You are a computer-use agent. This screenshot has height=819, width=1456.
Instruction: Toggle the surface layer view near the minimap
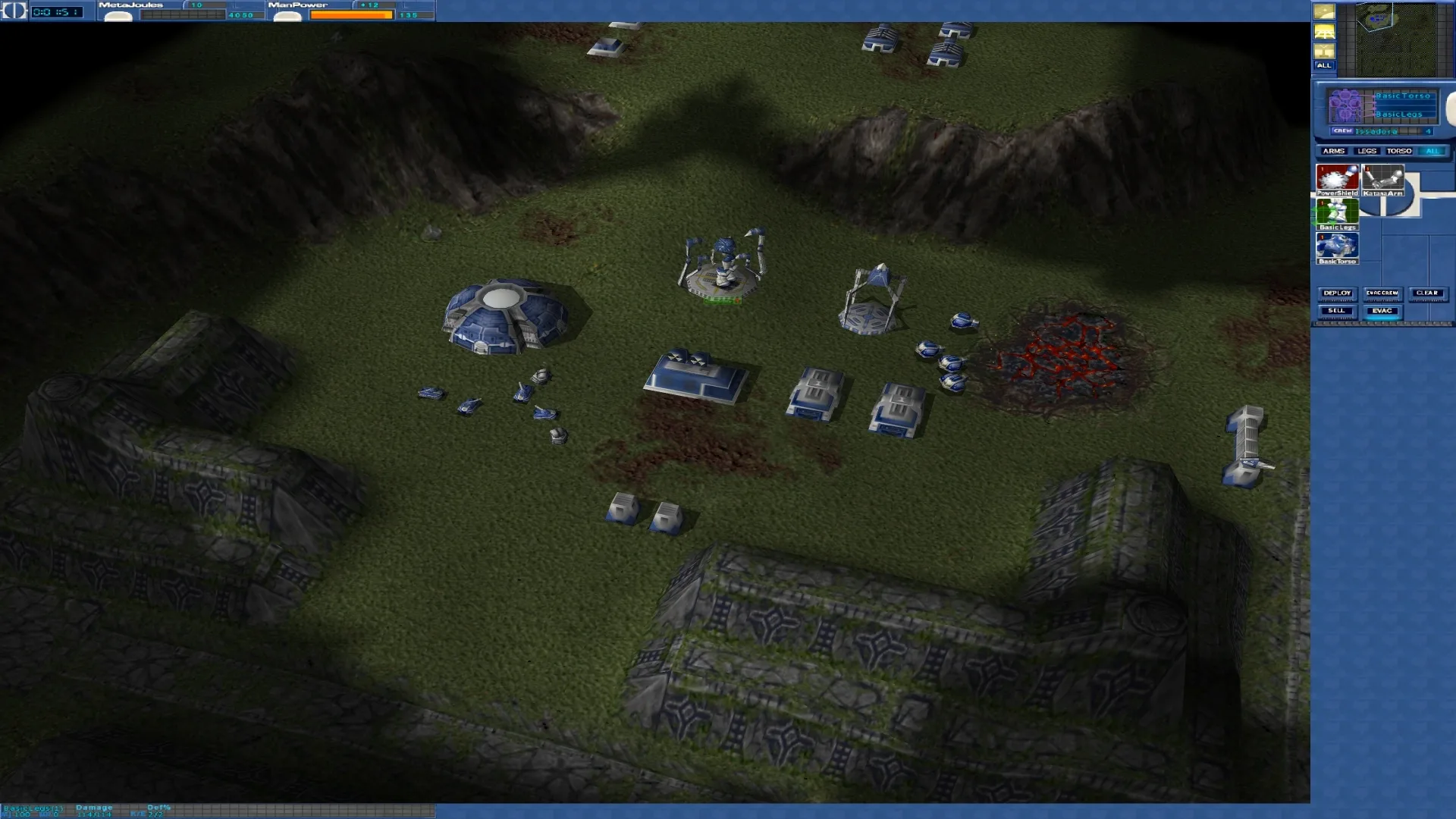pyautogui.click(x=1324, y=32)
